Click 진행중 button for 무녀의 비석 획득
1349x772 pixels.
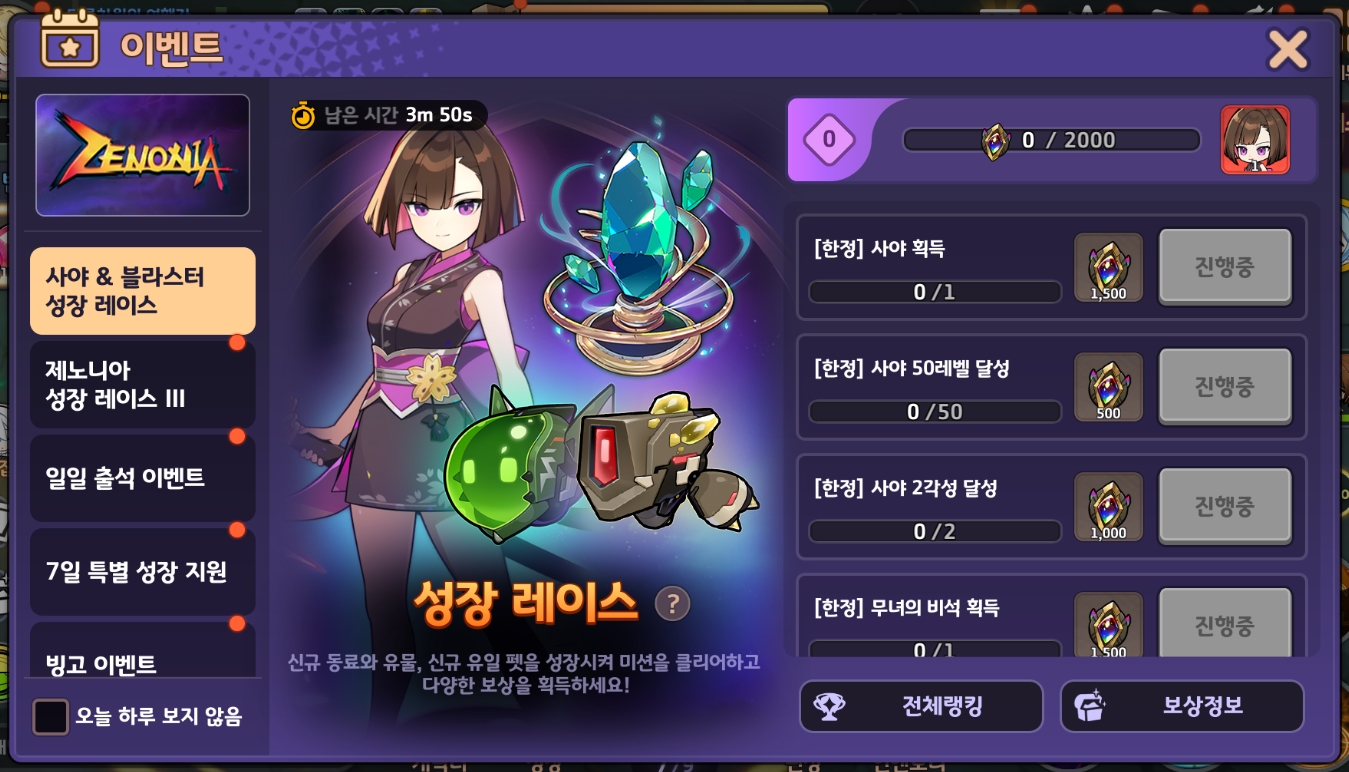(1224, 623)
